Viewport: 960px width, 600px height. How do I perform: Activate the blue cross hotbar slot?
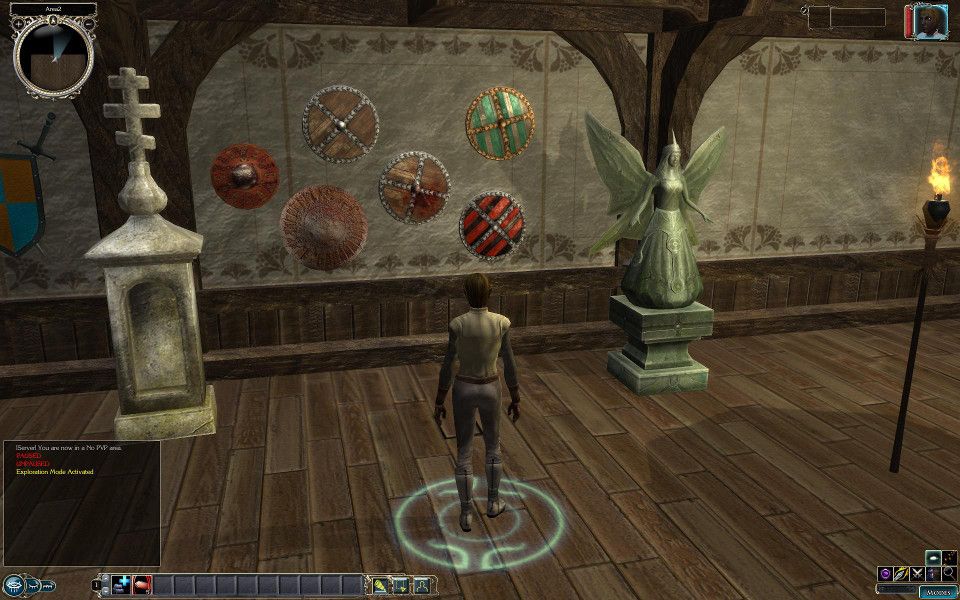point(122,585)
